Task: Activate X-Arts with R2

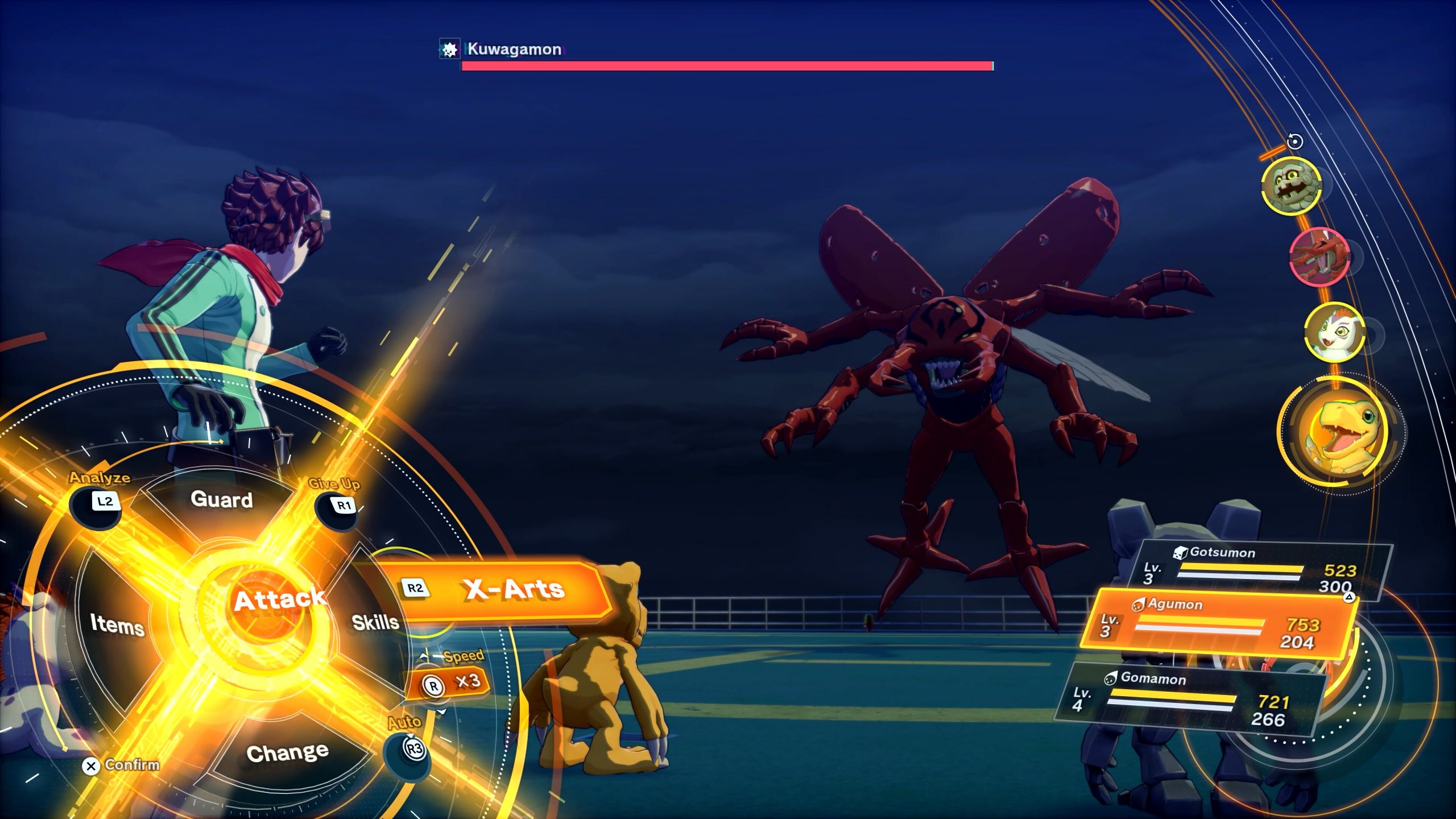Action: [x=512, y=590]
